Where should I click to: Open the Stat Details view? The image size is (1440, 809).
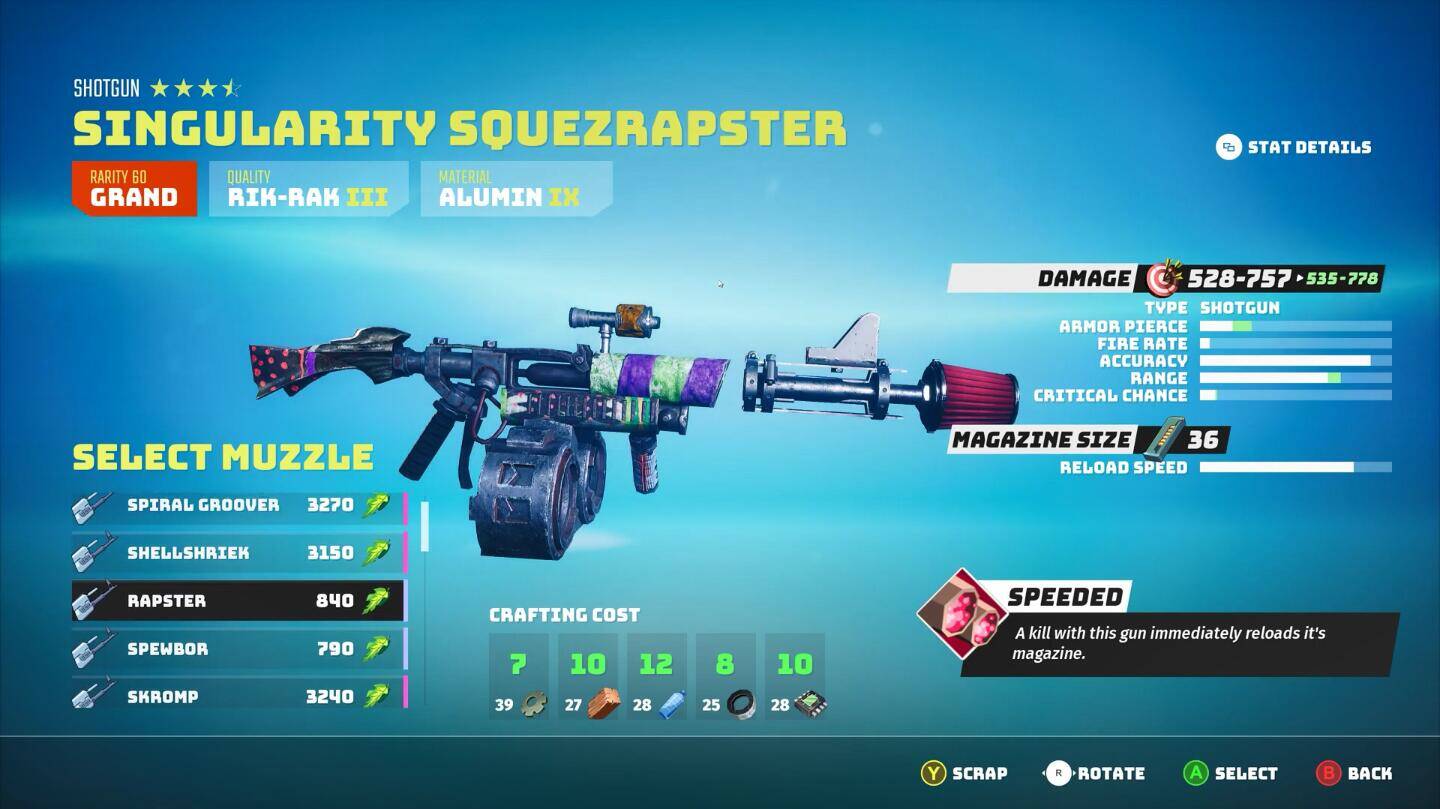tap(1293, 147)
